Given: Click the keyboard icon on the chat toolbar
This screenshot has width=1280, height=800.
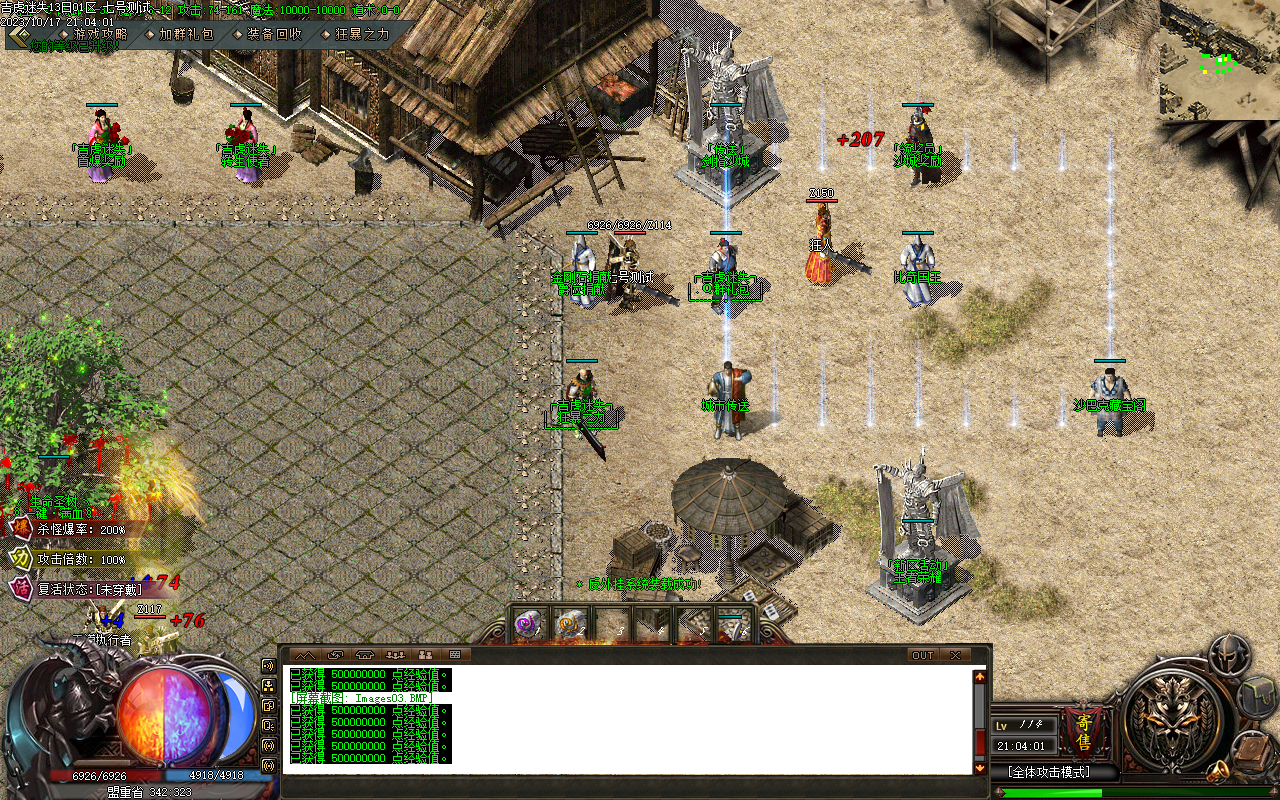Looking at the screenshot, I should point(453,654).
